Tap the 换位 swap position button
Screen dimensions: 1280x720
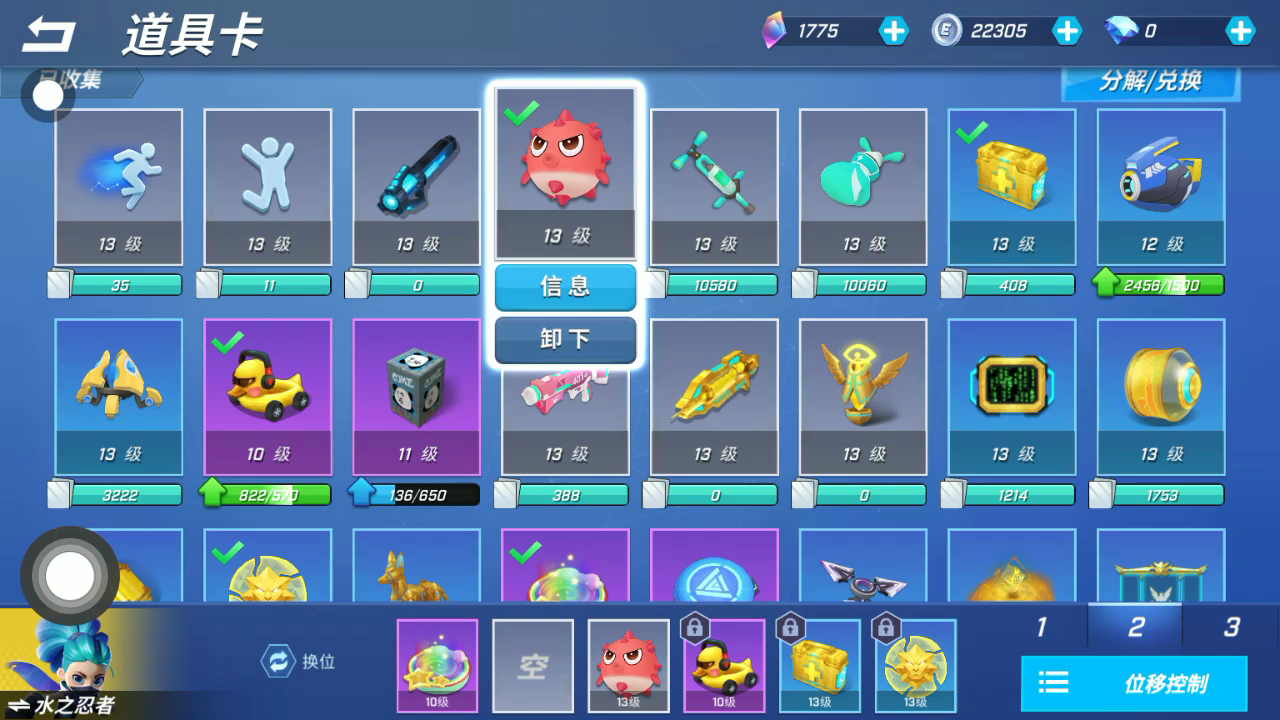coord(299,661)
